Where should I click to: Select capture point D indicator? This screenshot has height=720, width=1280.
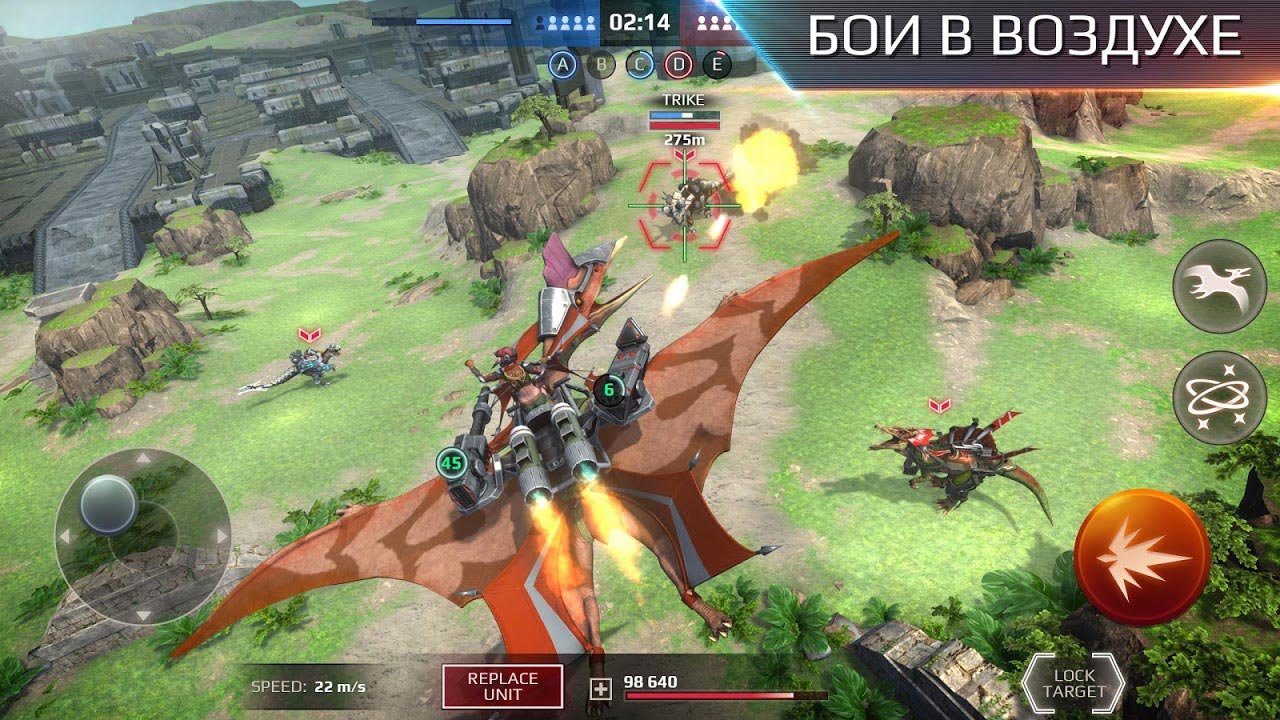click(x=679, y=65)
